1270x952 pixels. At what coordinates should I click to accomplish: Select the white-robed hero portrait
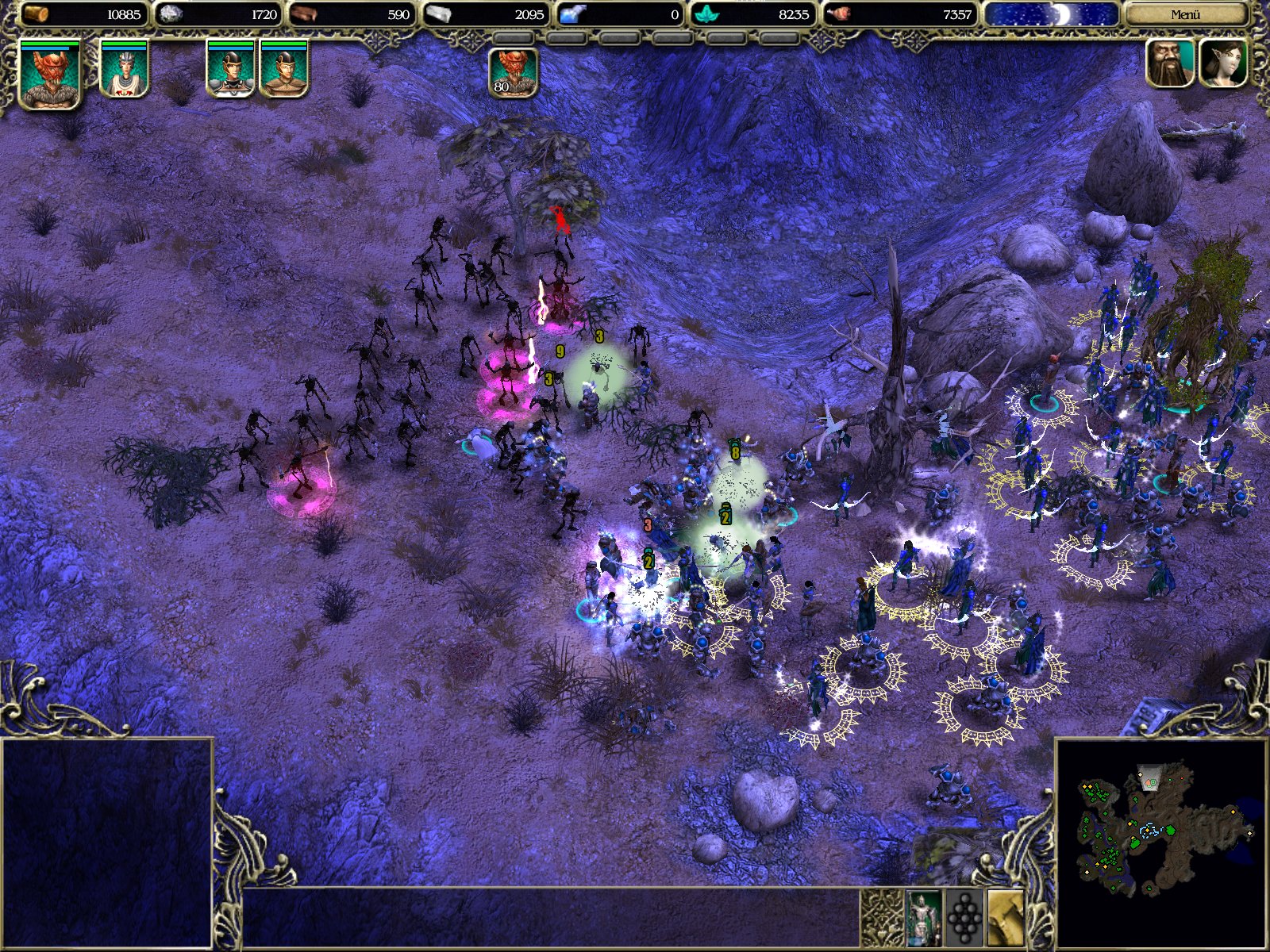coord(124,71)
